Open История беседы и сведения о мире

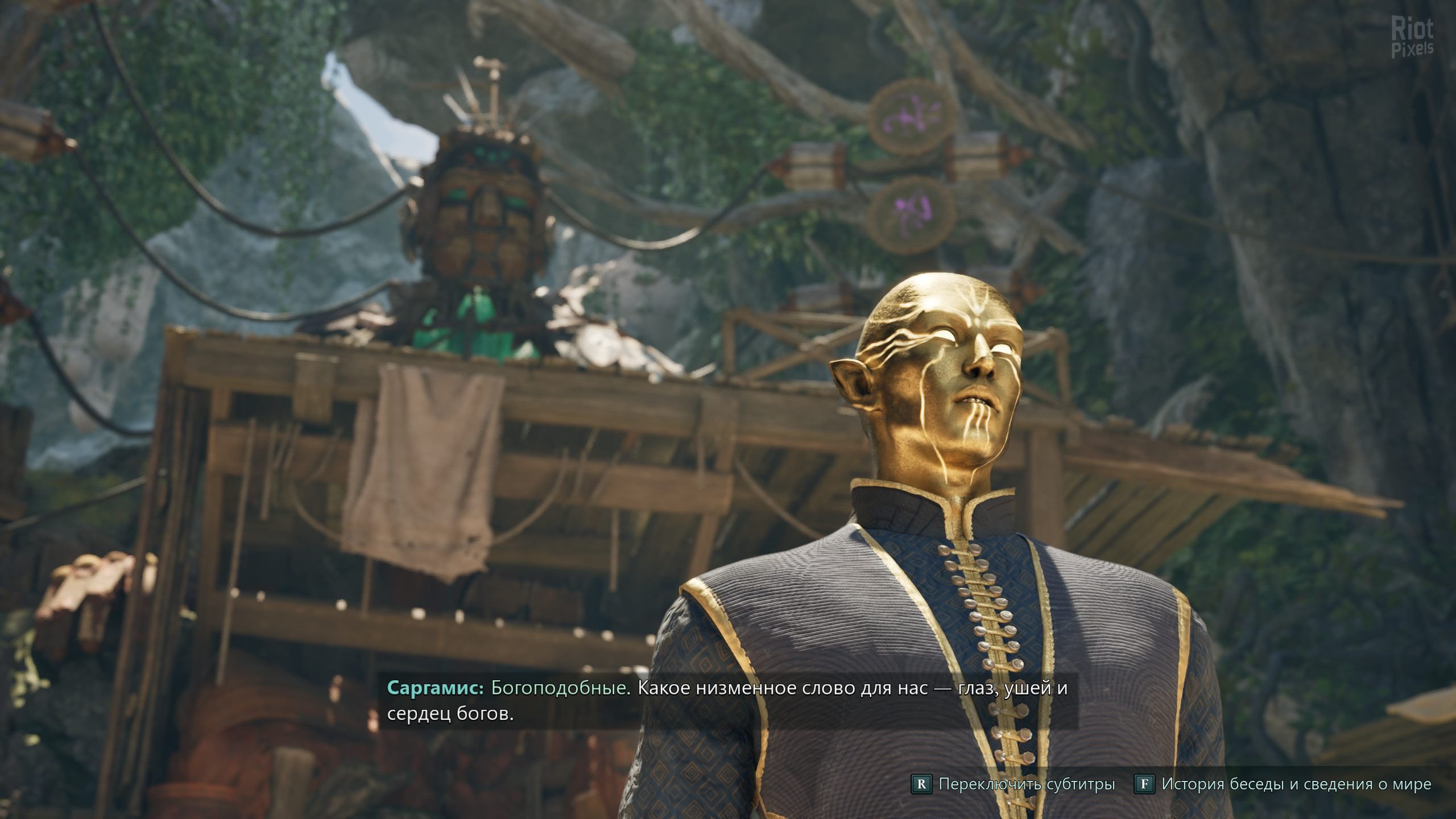point(1283,784)
